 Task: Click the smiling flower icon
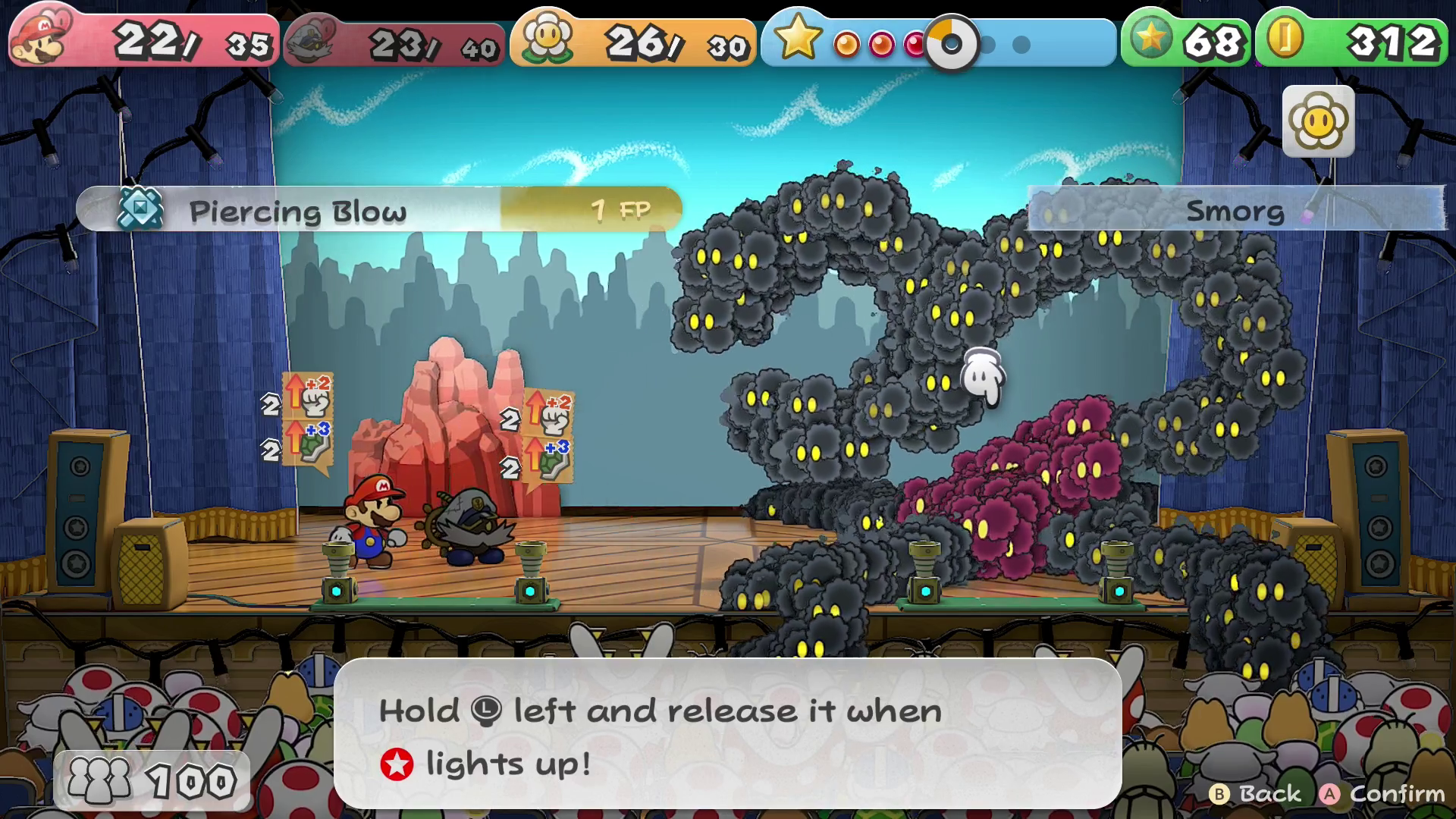(x=1318, y=121)
